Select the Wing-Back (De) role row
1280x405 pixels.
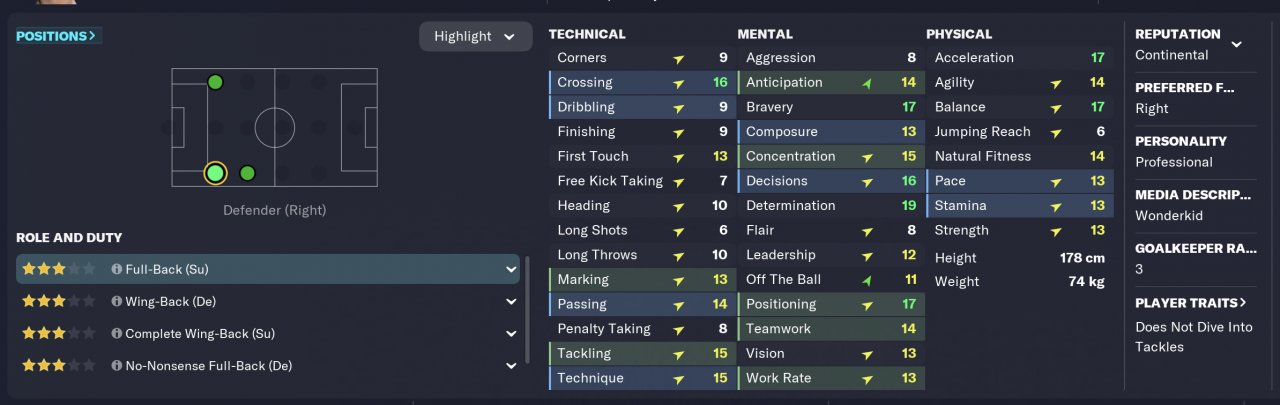pyautogui.click(x=260, y=301)
